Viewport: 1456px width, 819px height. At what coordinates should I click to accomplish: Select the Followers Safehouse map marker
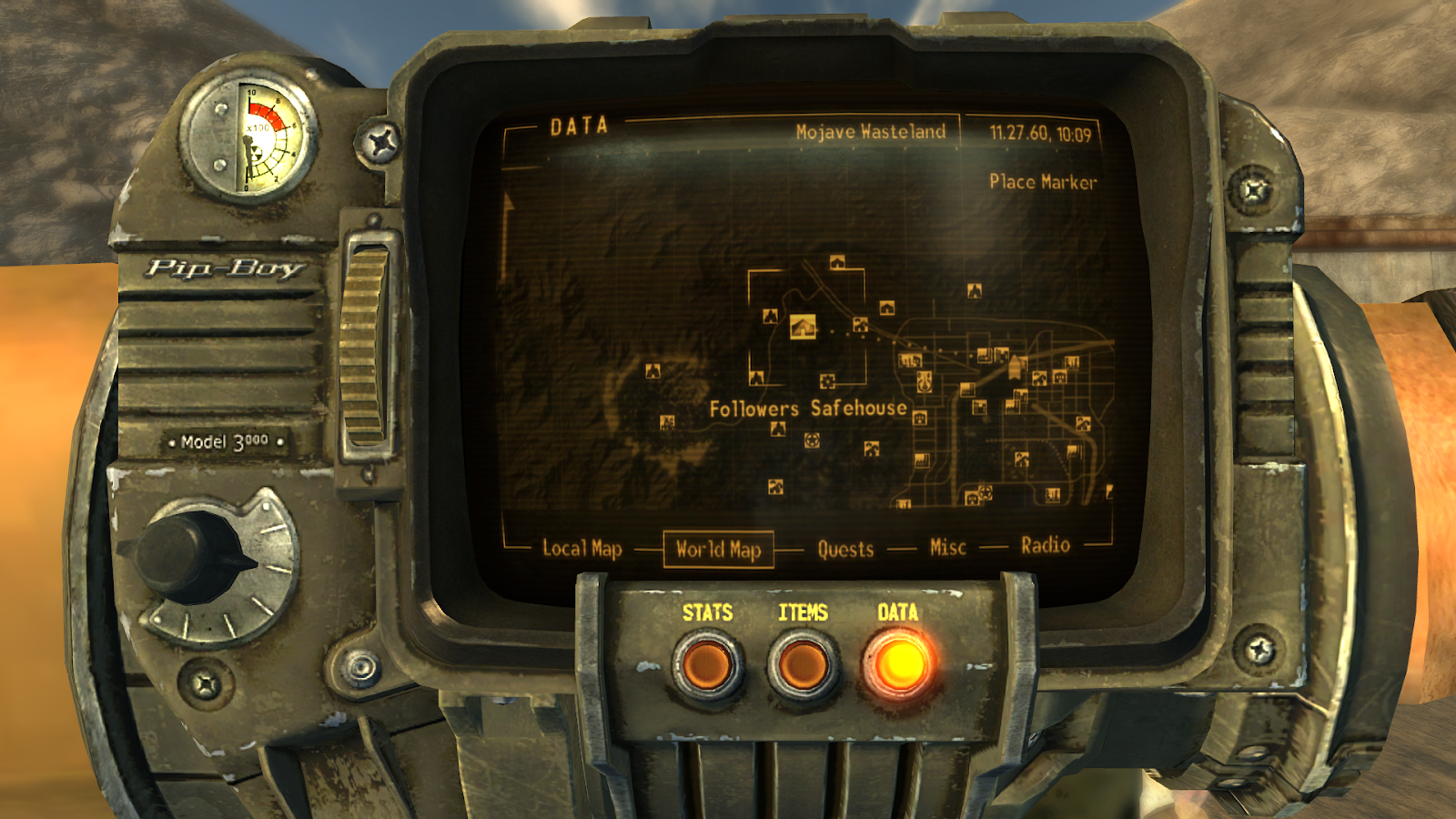coord(804,327)
